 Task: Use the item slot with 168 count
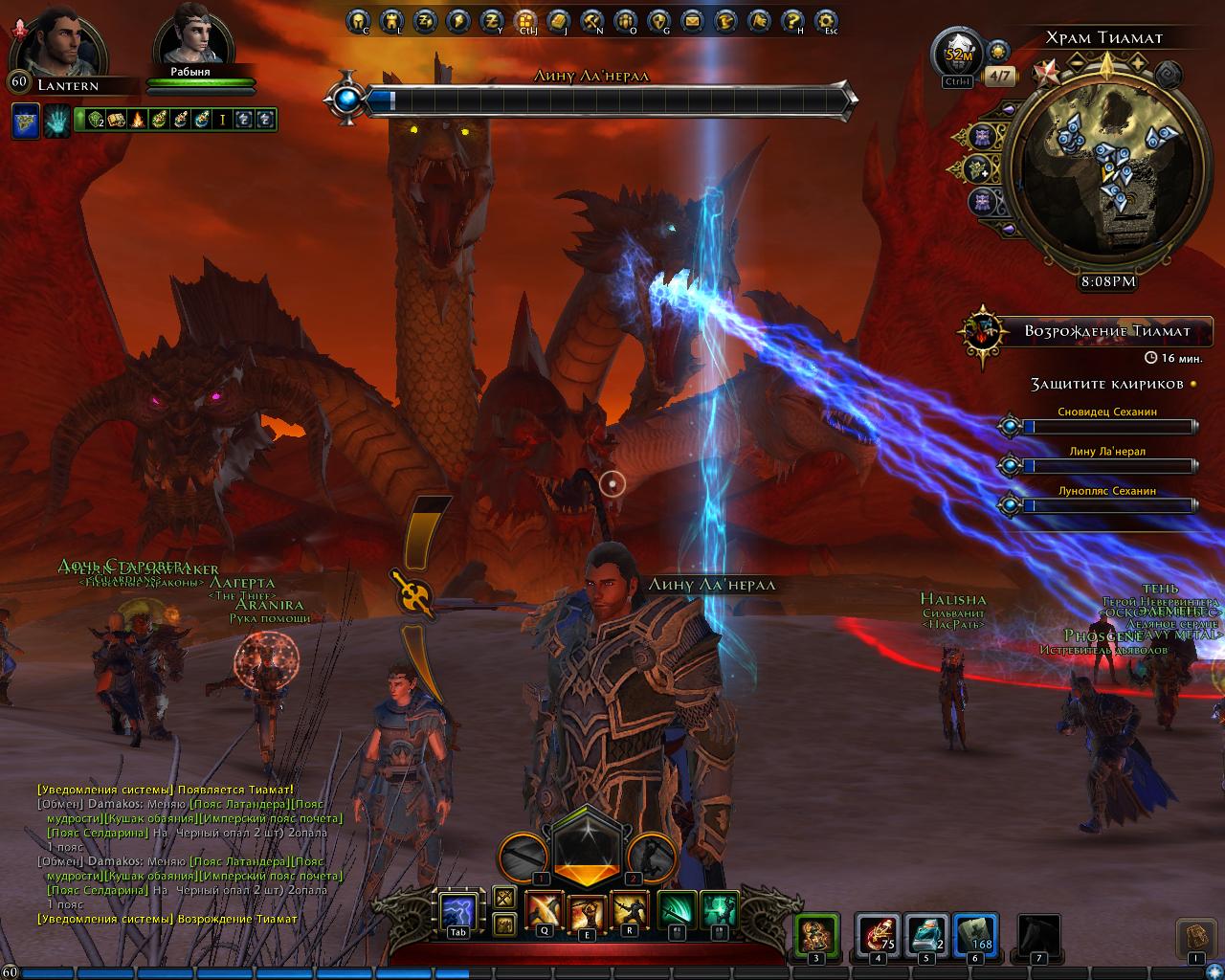pyautogui.click(x=974, y=934)
